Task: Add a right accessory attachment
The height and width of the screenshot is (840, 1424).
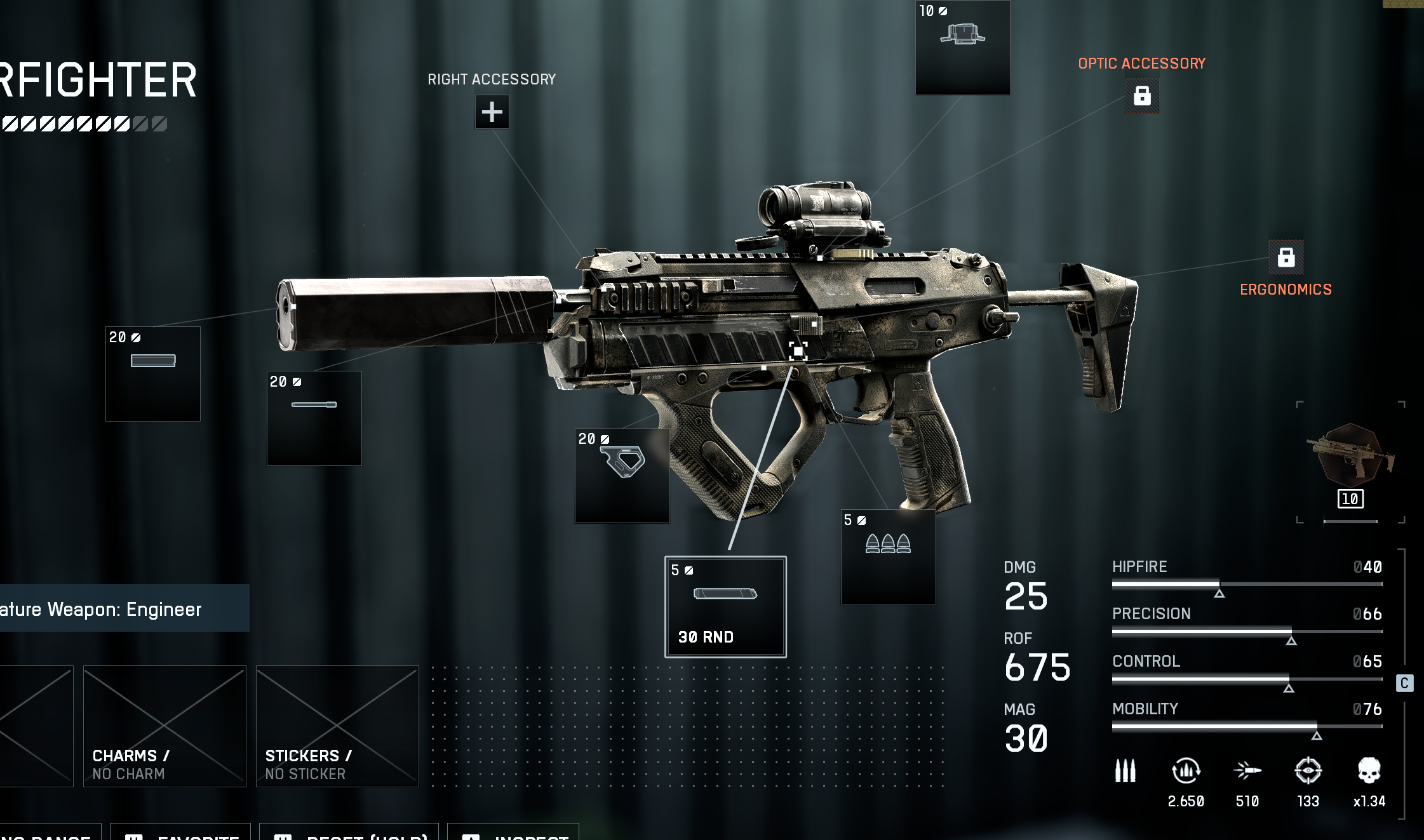Action: tap(492, 112)
